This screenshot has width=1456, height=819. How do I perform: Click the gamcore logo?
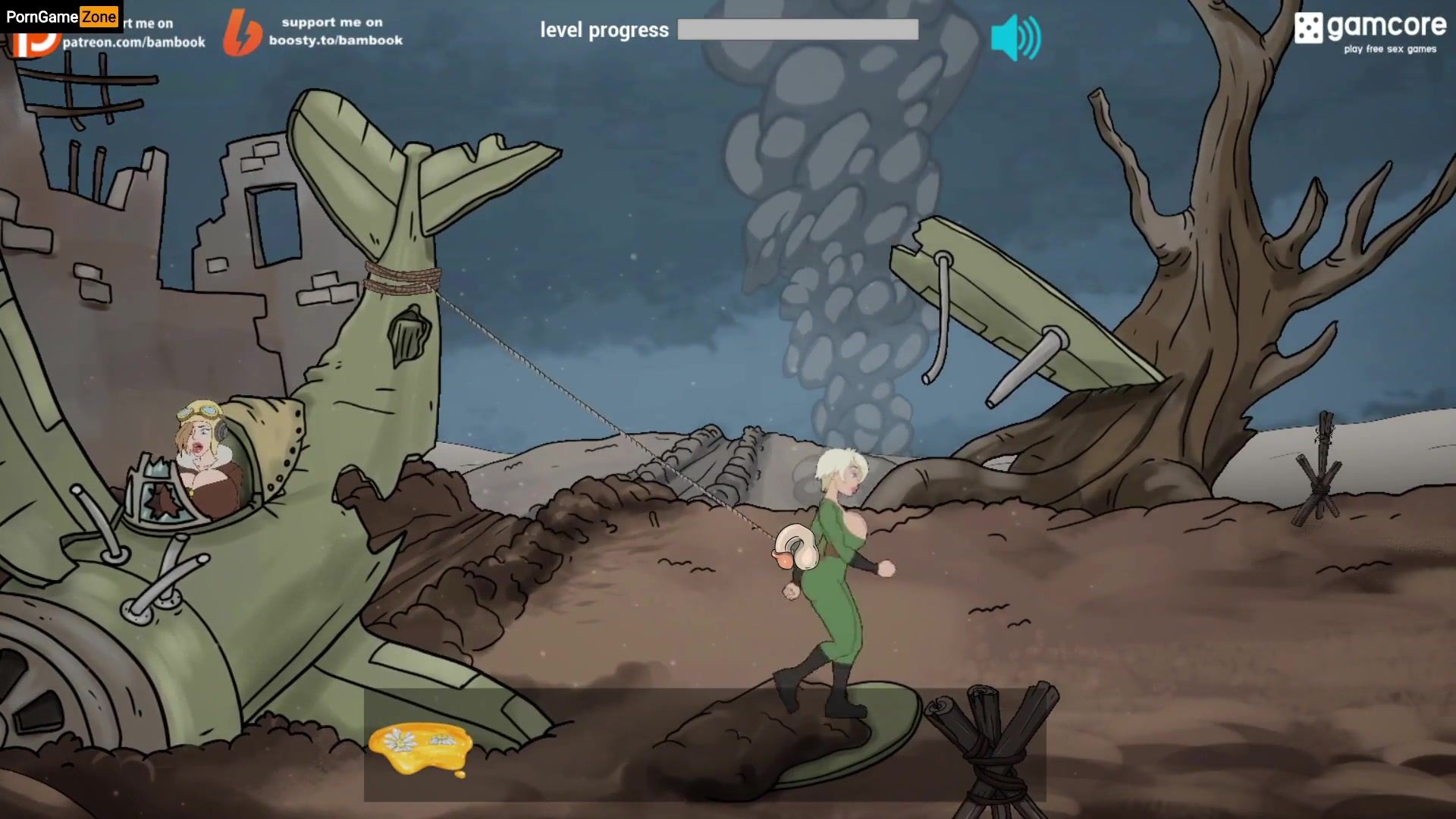(x=1370, y=31)
